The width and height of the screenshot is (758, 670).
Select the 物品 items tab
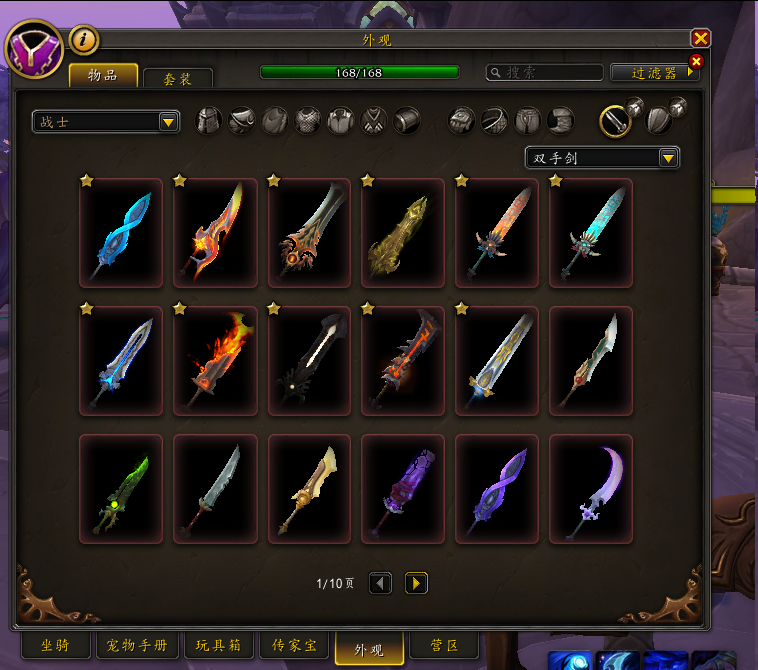[x=103, y=76]
